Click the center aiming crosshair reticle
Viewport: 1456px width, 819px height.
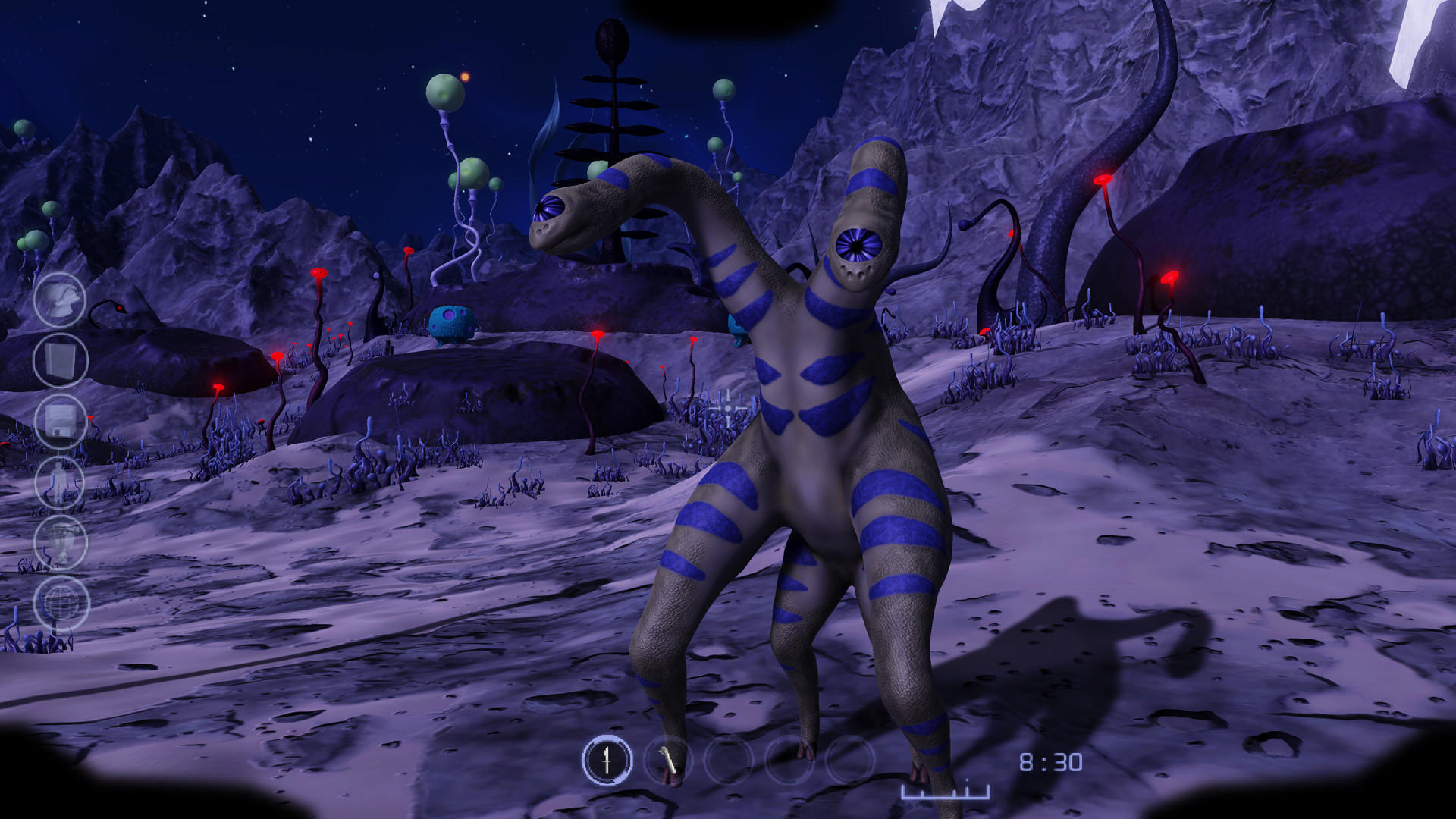point(727,406)
